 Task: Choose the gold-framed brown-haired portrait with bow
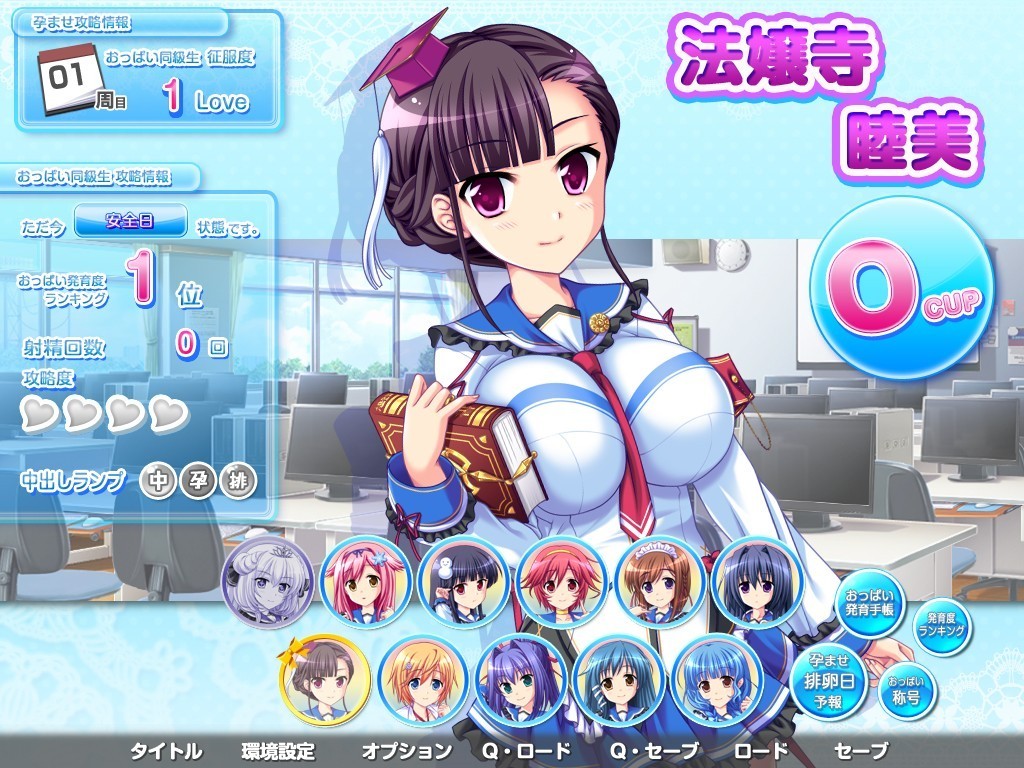(325, 680)
